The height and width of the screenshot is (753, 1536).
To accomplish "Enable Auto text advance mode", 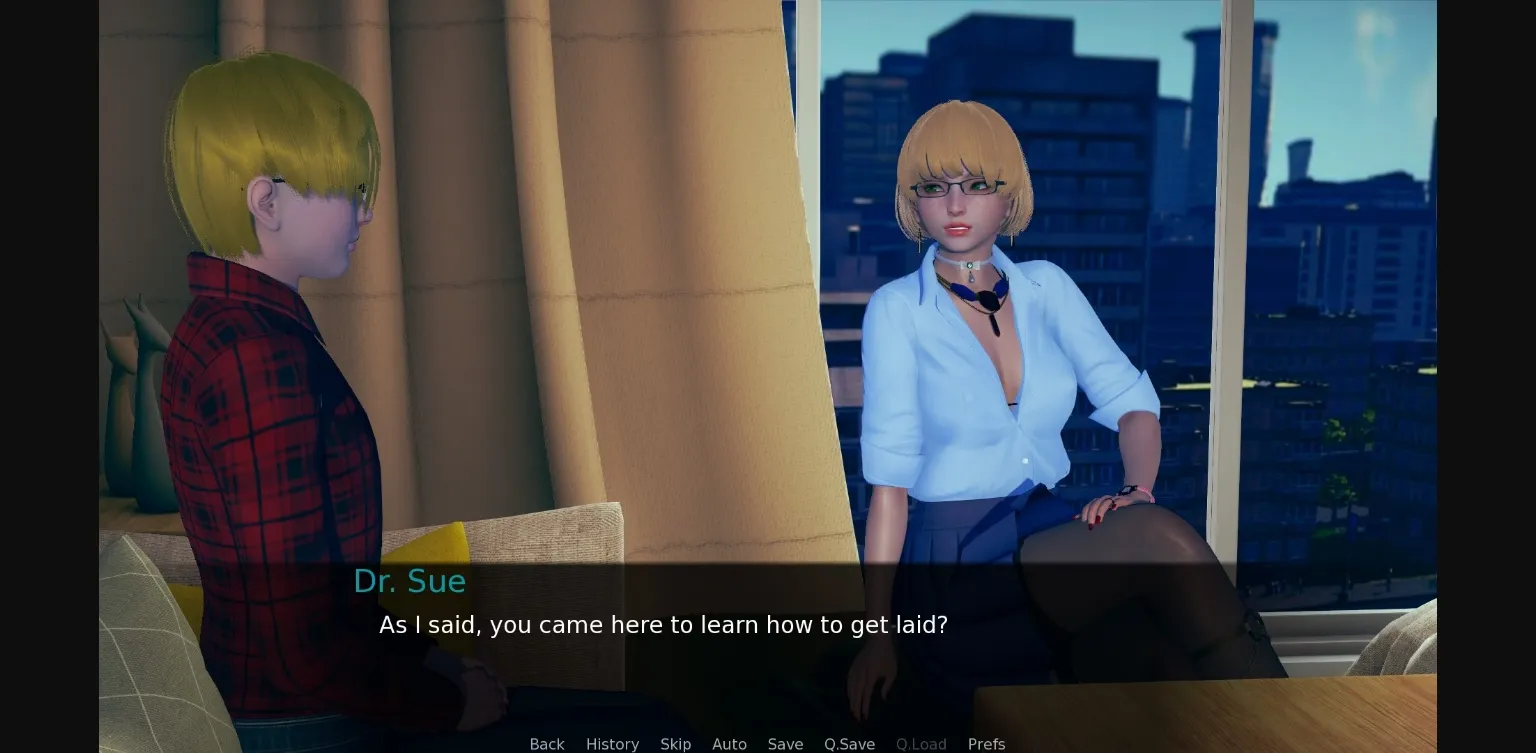I will pos(729,744).
